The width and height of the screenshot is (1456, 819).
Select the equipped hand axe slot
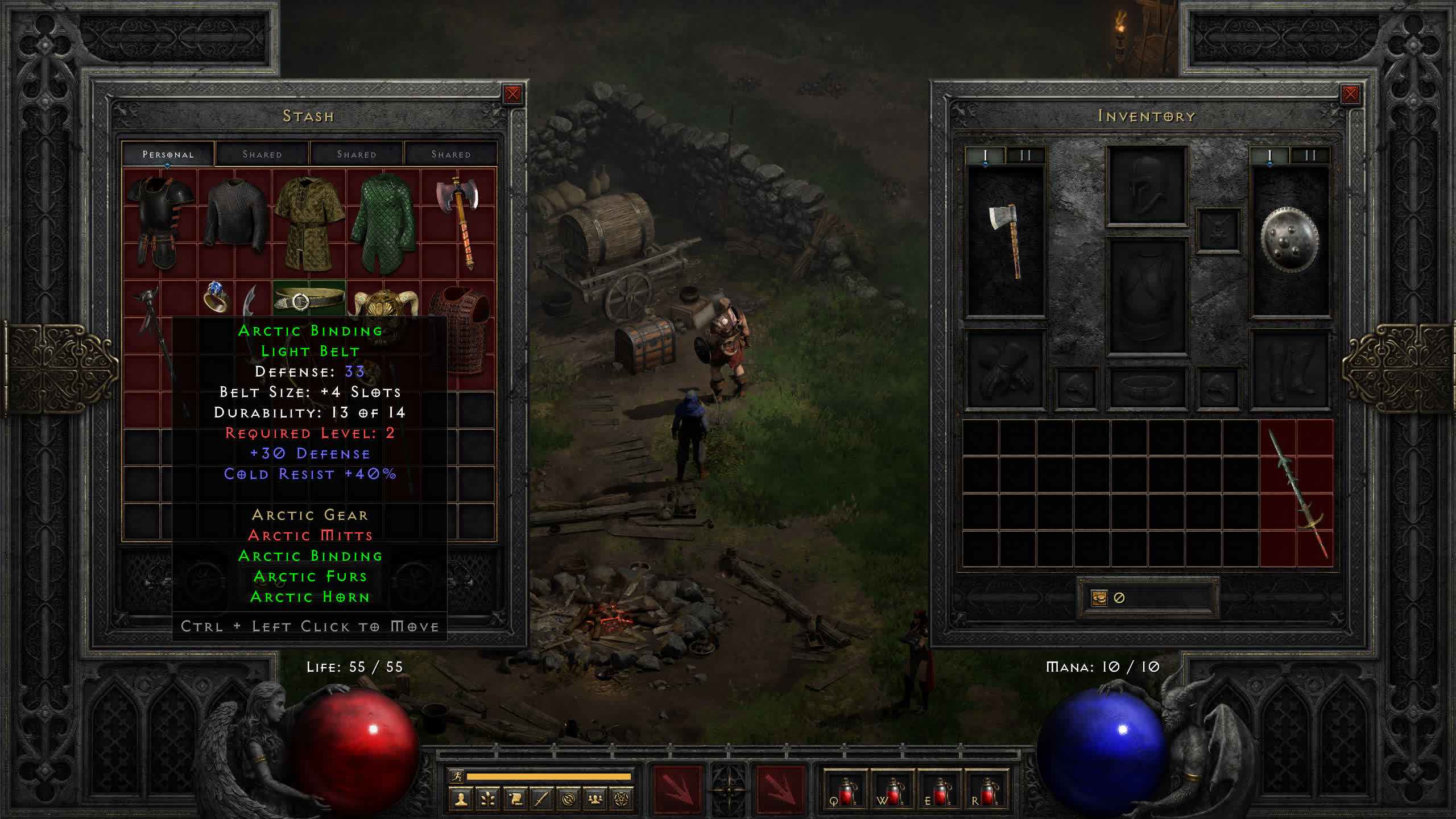1006,240
